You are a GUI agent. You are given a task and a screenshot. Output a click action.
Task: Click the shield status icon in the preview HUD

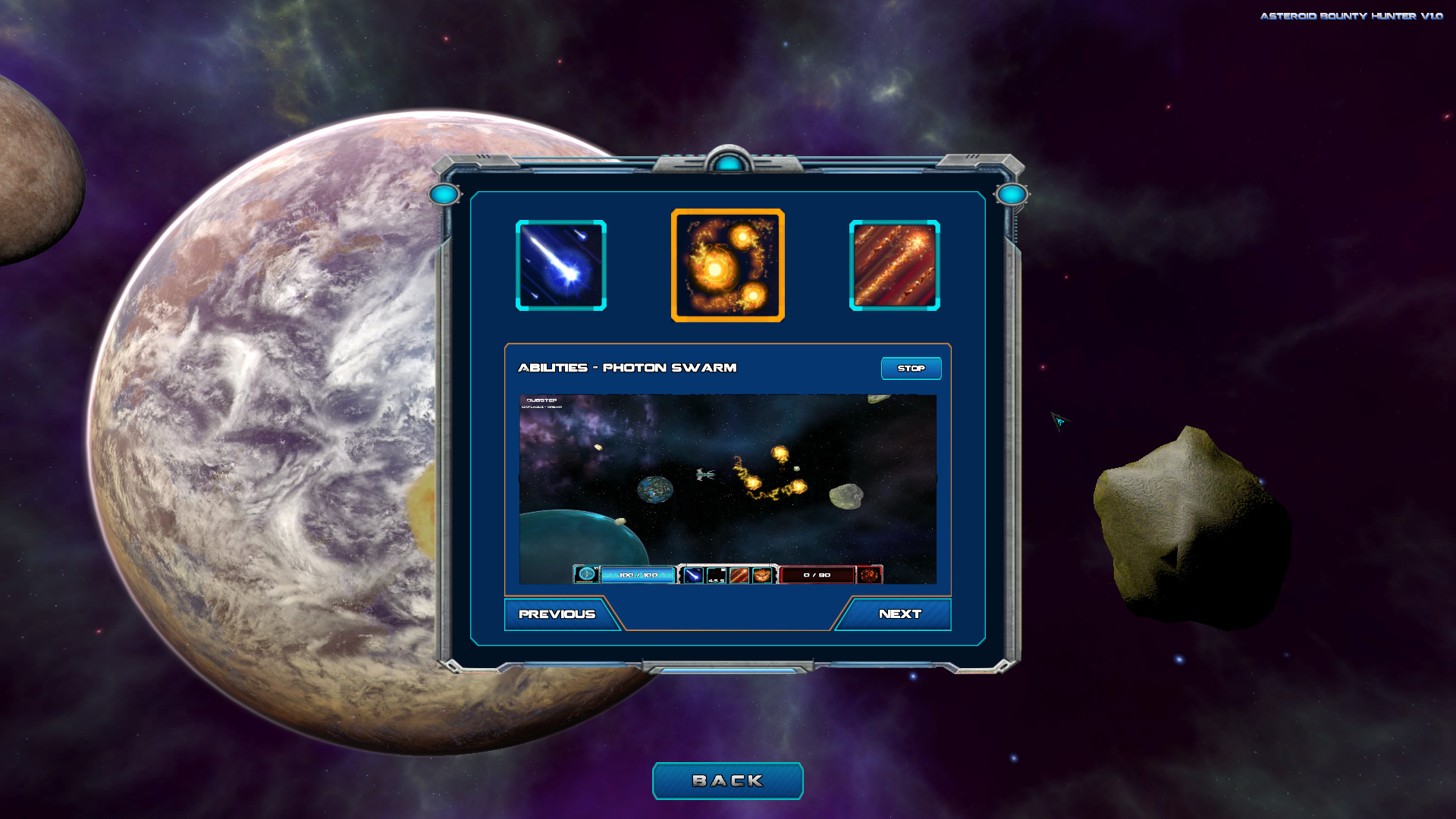tap(586, 575)
